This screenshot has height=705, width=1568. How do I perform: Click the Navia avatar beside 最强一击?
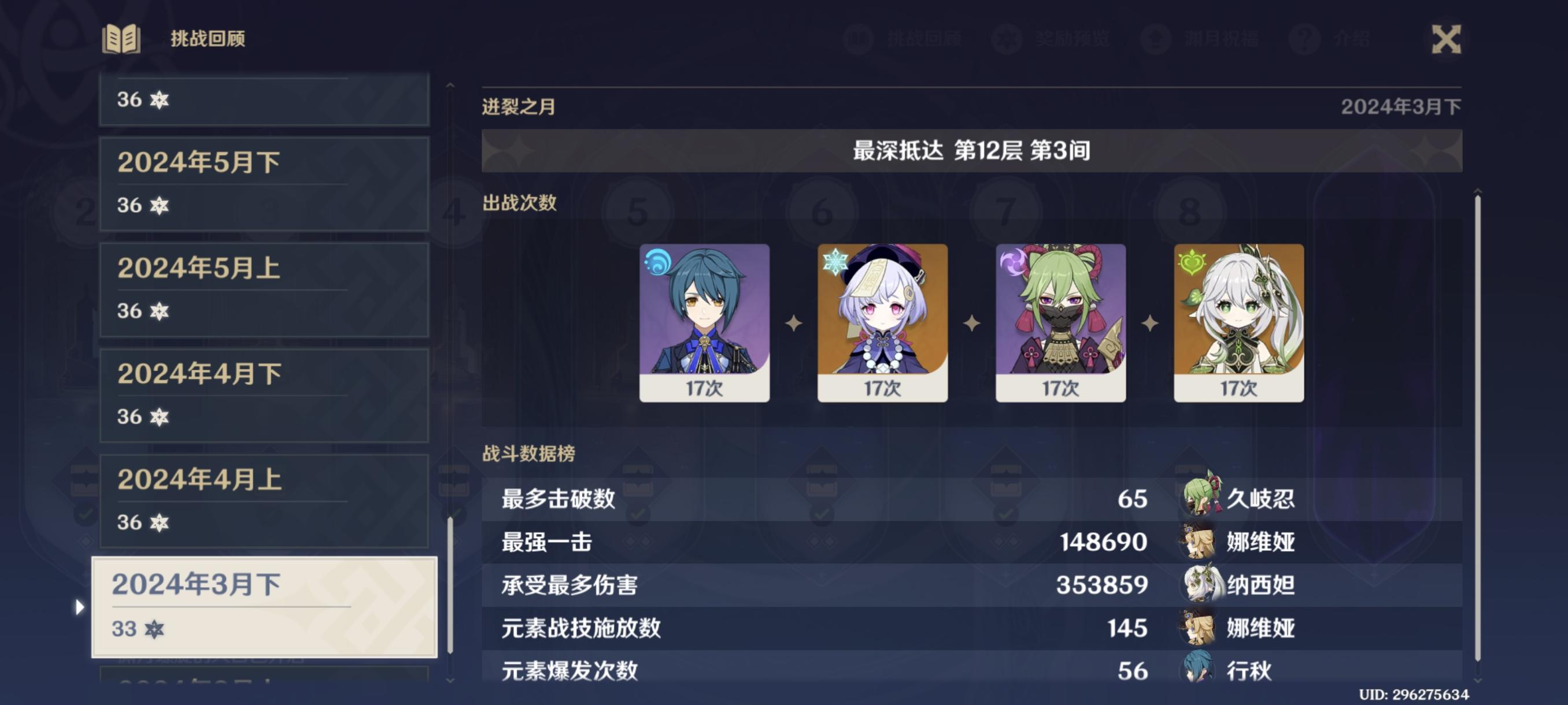click(x=1202, y=543)
